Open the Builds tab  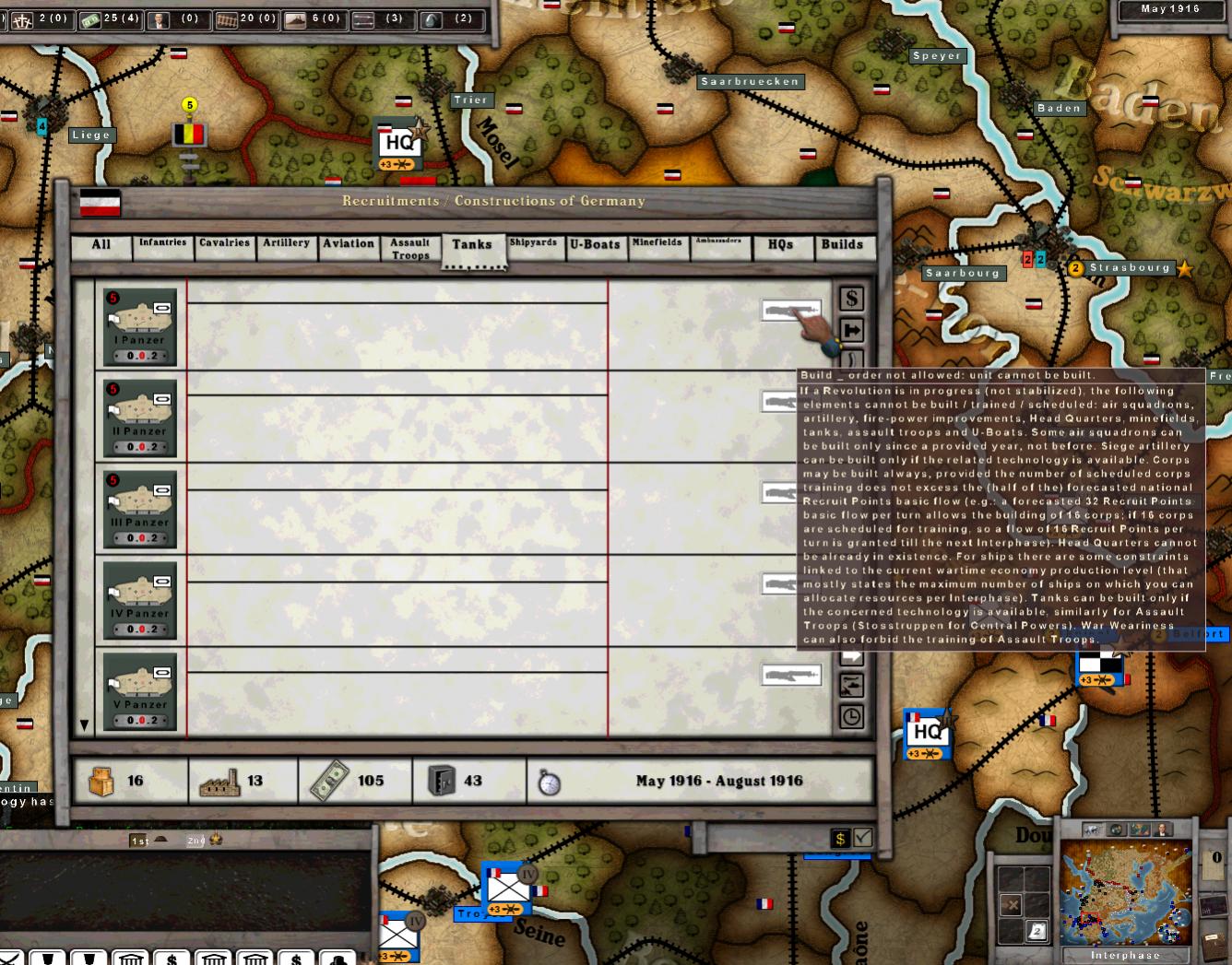[x=842, y=245]
